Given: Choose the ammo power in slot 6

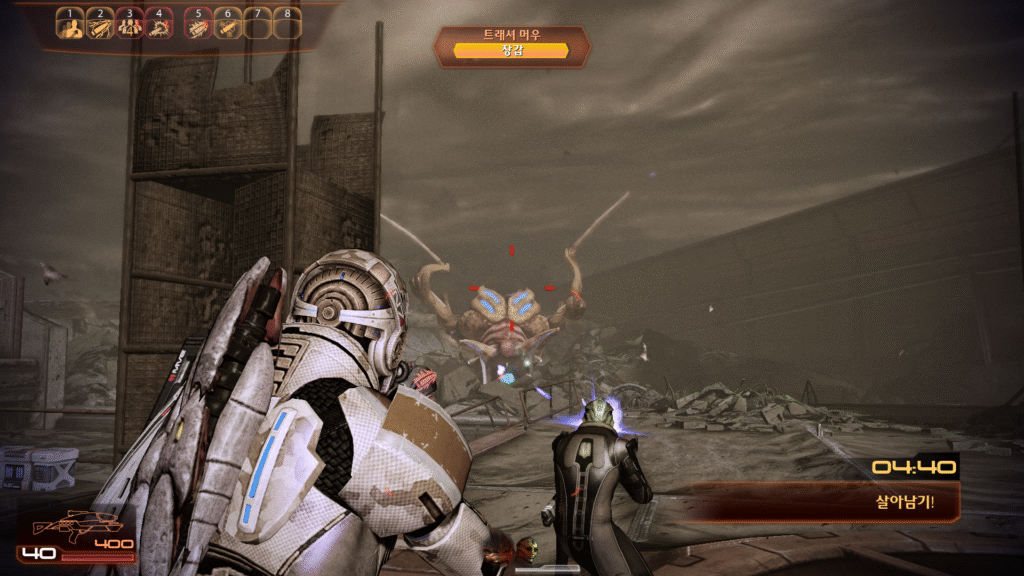Looking at the screenshot, I should [228, 26].
